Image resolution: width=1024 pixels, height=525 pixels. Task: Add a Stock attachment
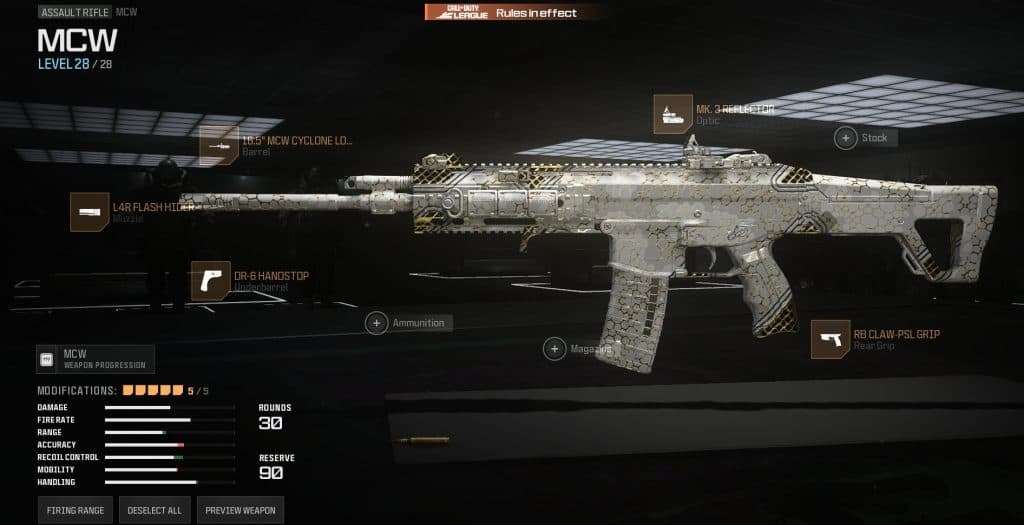click(x=846, y=138)
